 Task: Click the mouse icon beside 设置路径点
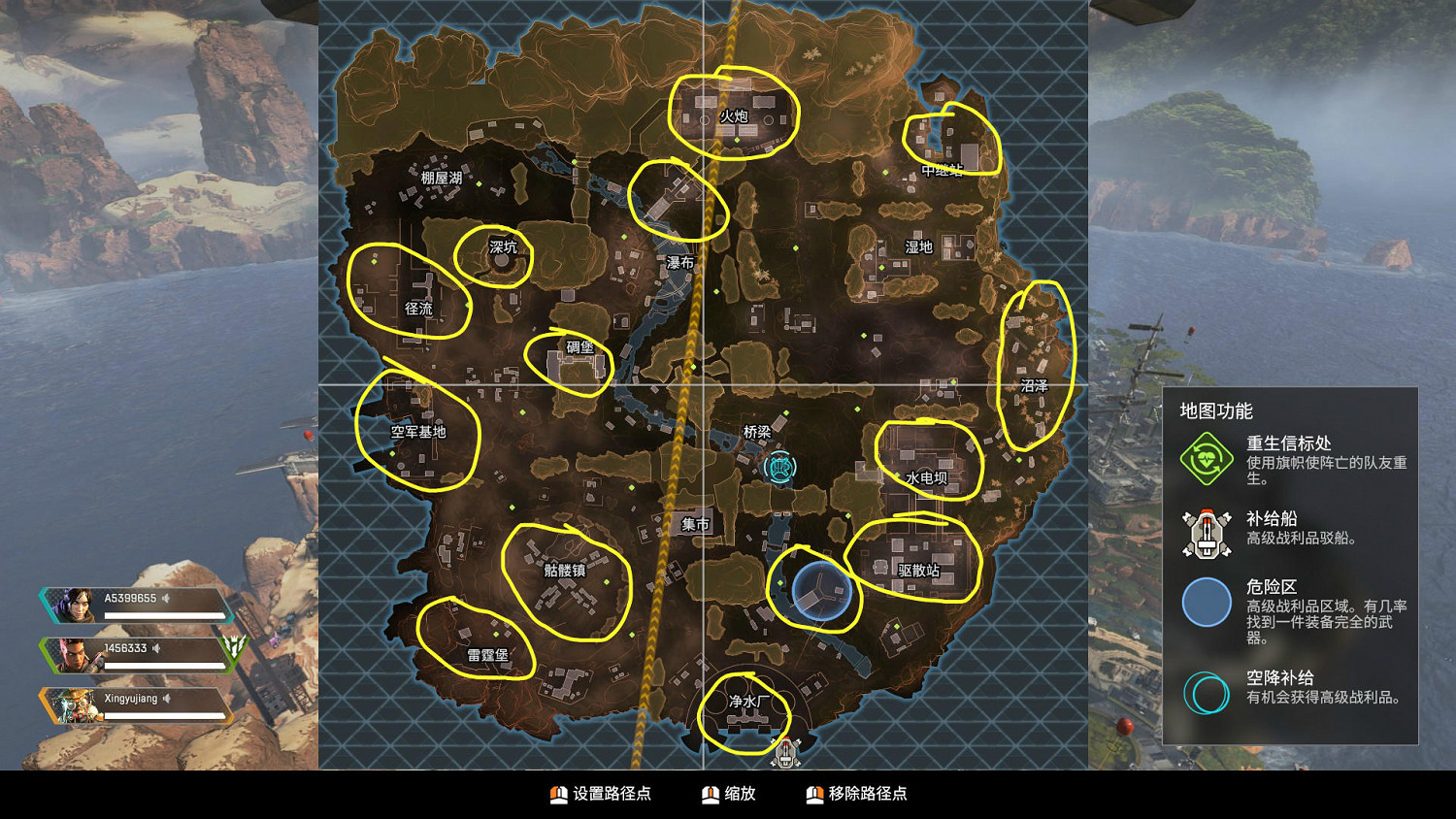pyautogui.click(x=560, y=794)
